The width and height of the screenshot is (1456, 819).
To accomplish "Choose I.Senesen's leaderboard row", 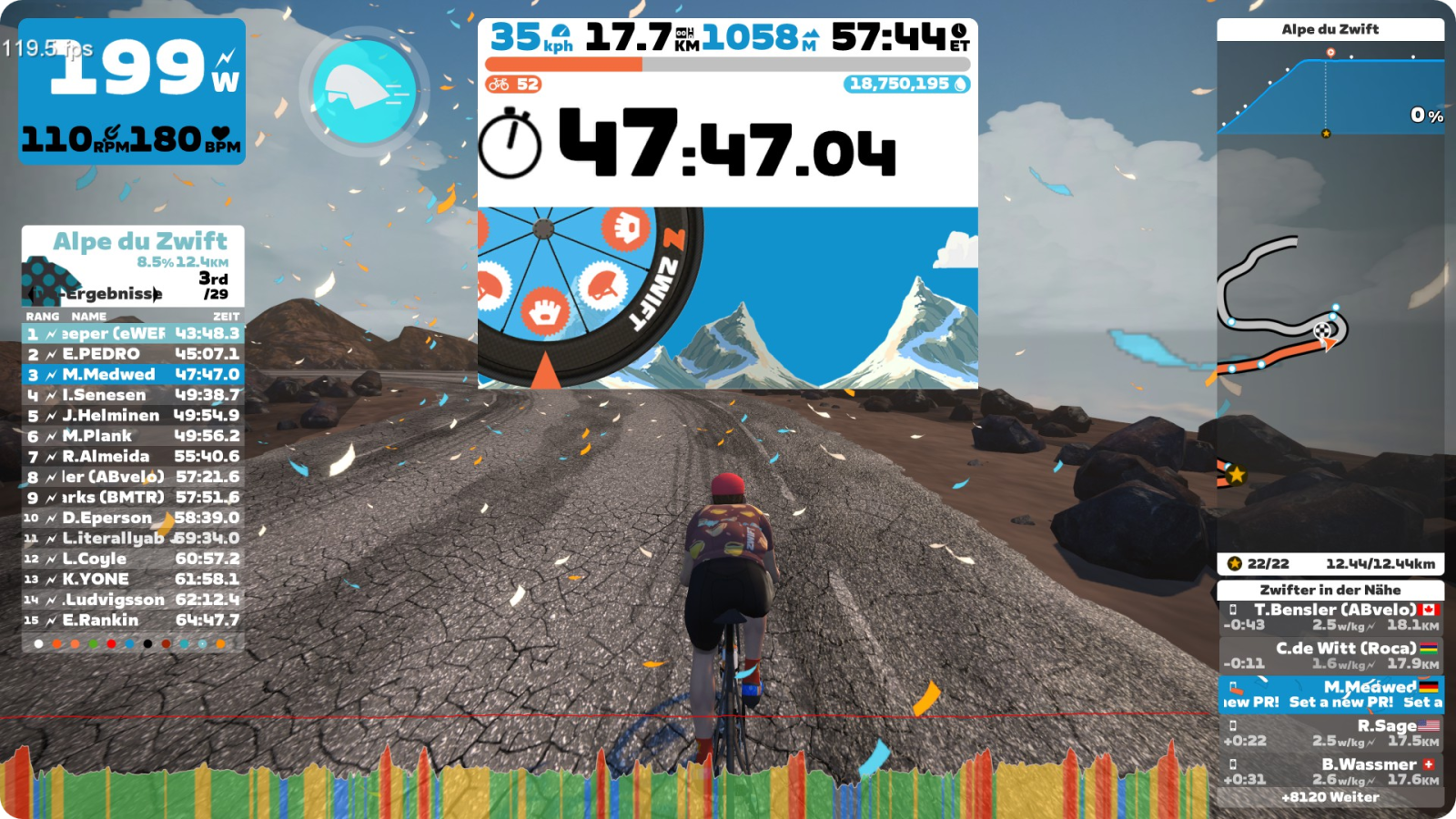I will [x=133, y=395].
